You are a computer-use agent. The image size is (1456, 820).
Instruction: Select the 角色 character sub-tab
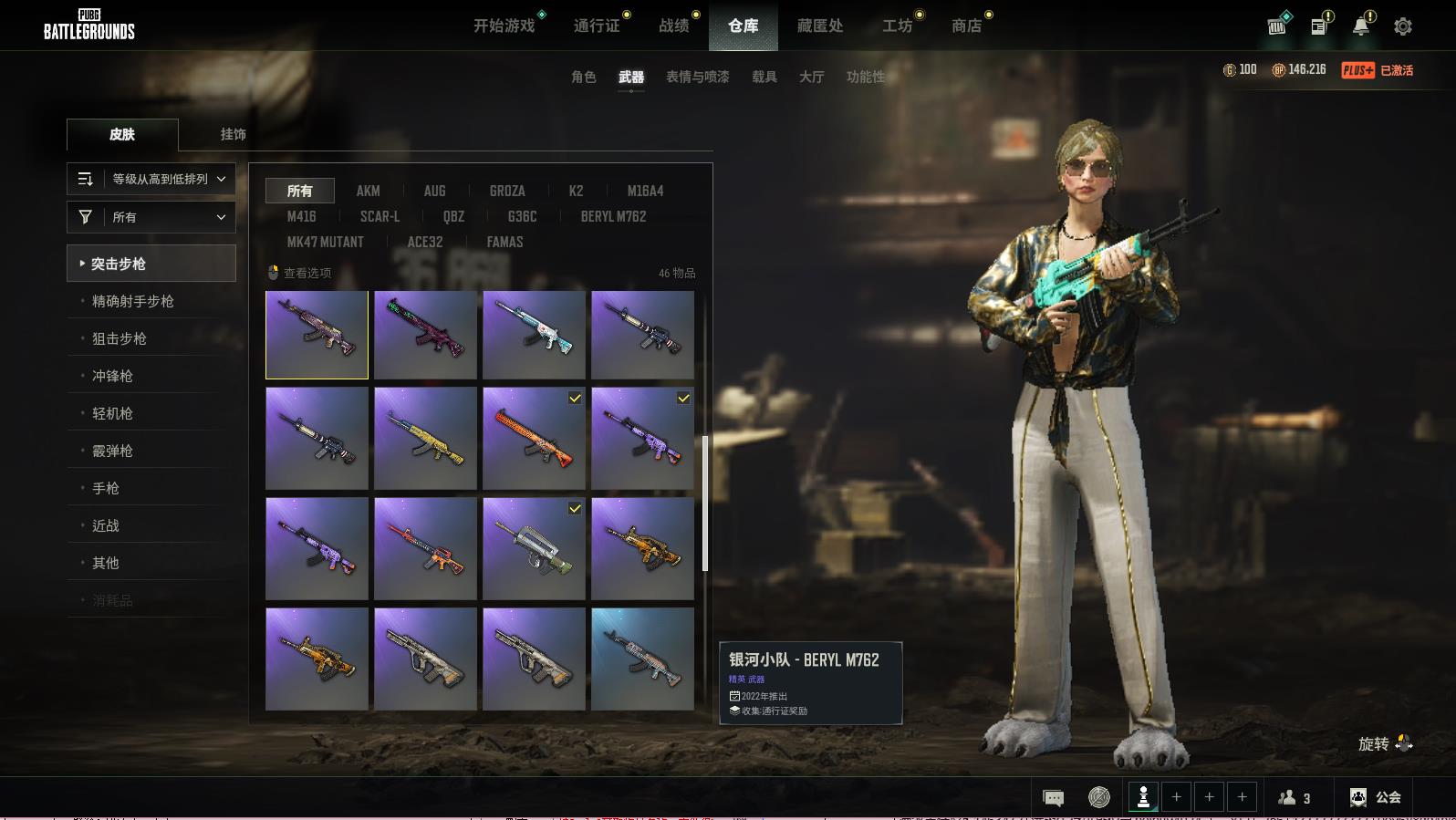tap(584, 77)
